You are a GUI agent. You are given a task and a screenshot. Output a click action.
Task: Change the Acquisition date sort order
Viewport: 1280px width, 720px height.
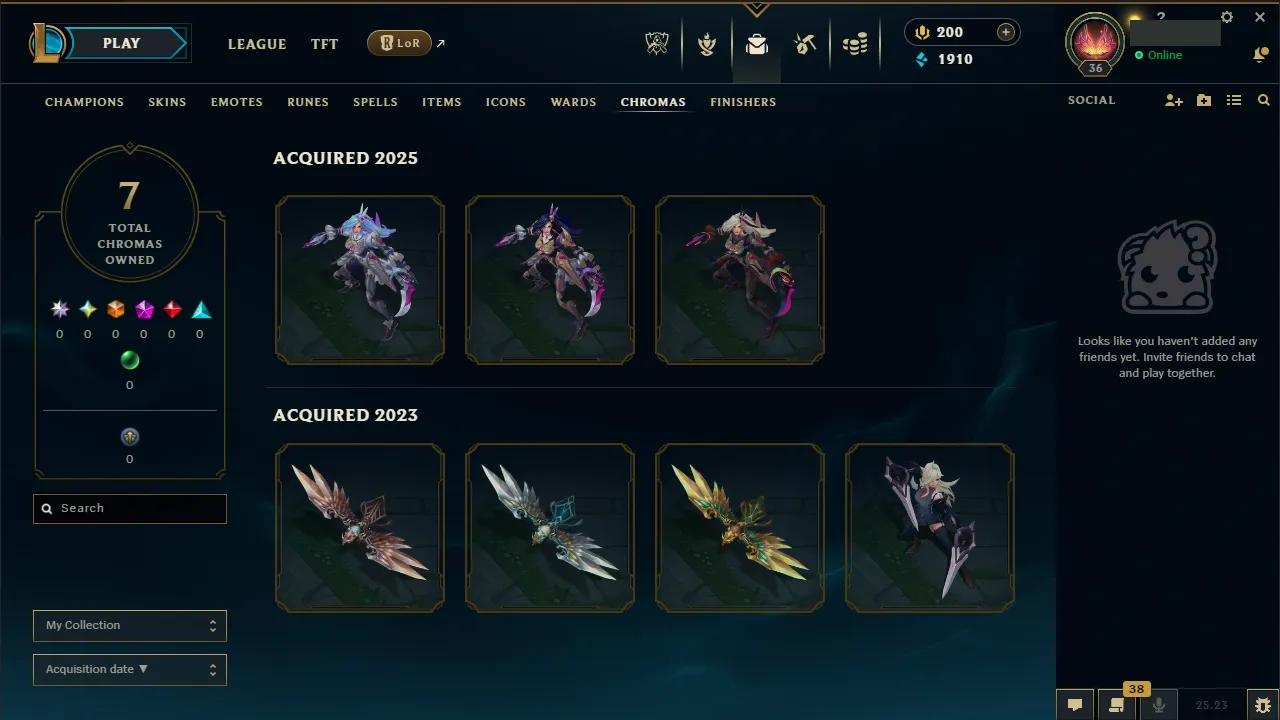click(x=129, y=669)
